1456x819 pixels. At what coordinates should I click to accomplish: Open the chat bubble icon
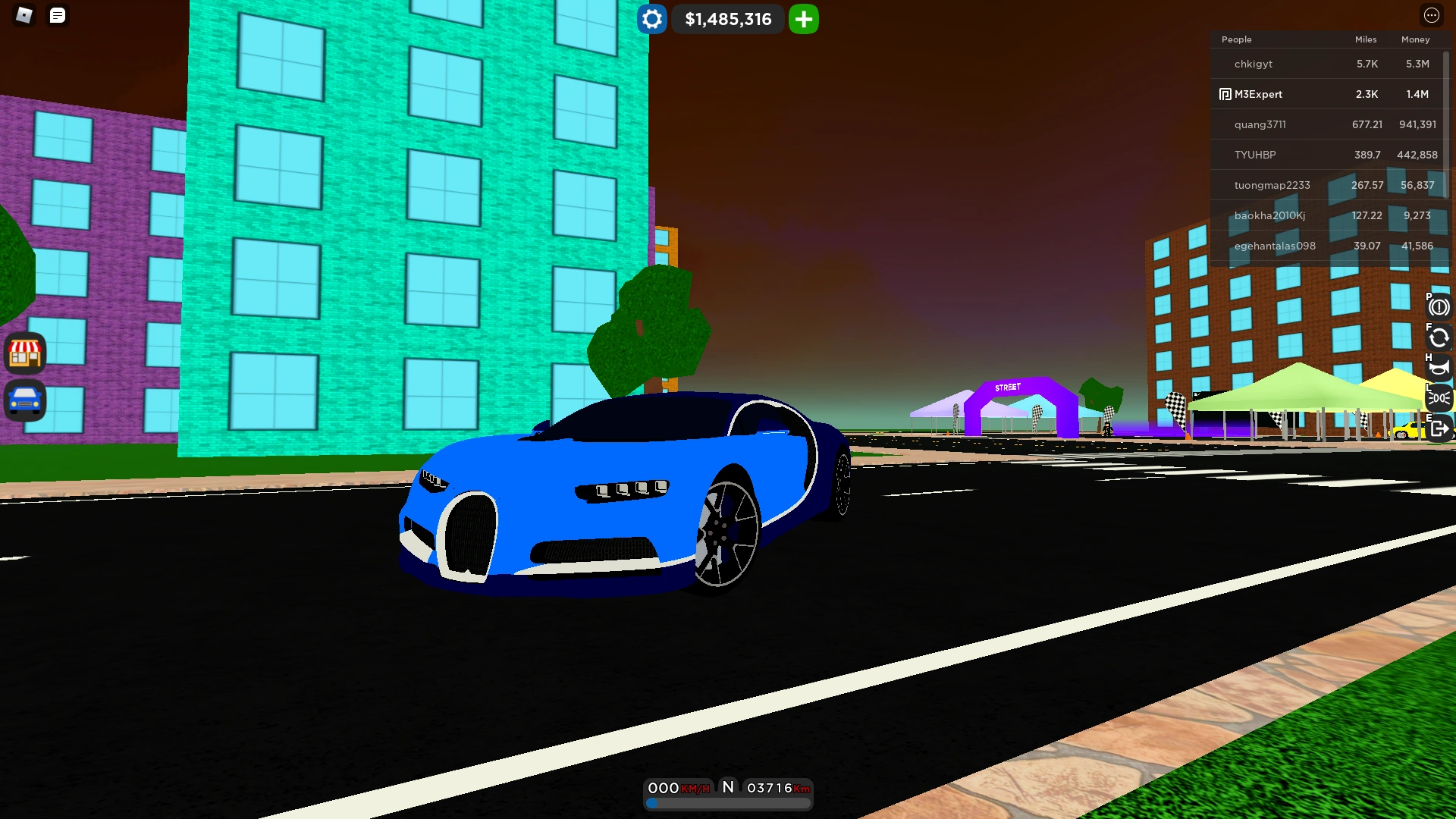point(58,15)
